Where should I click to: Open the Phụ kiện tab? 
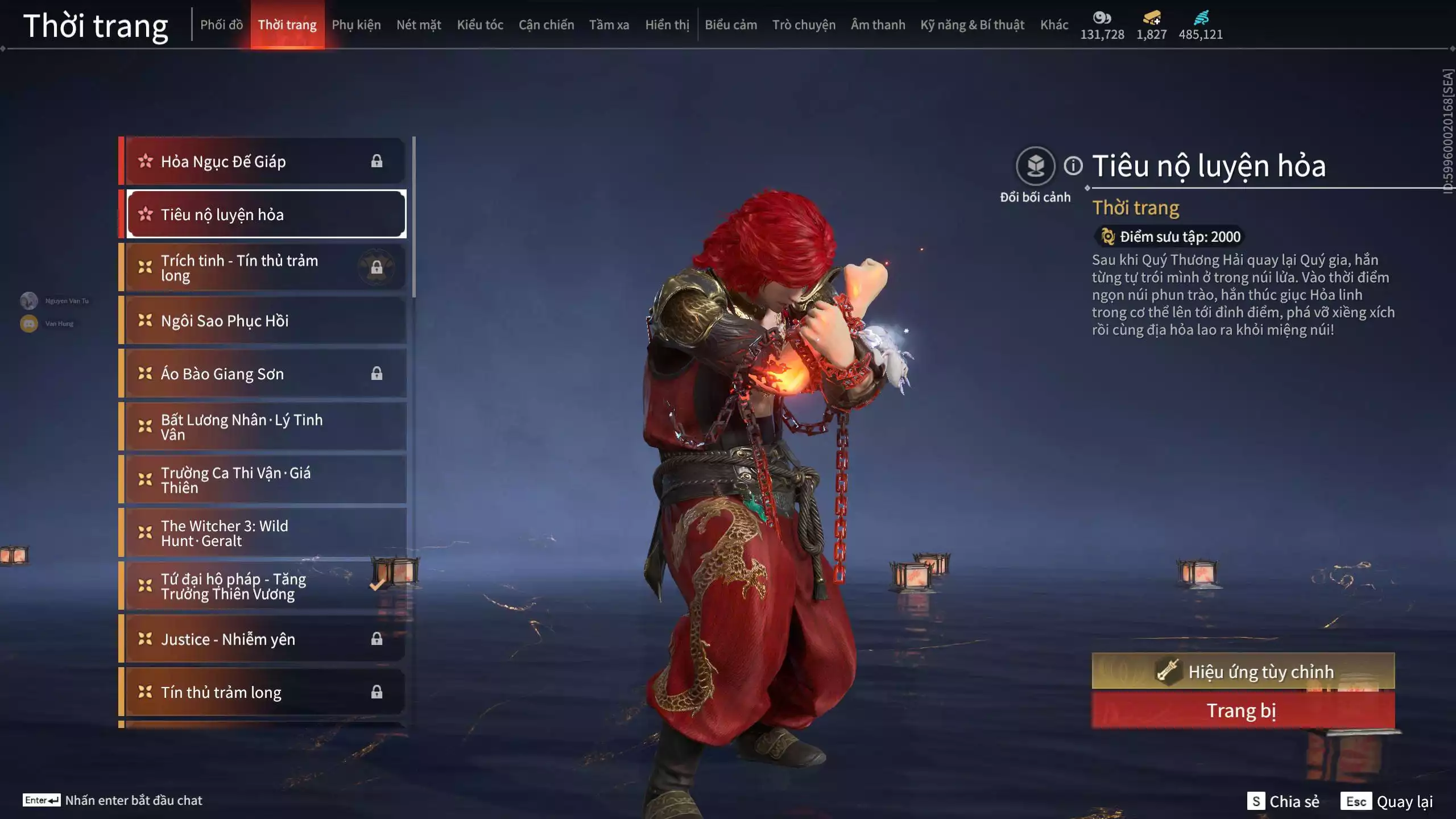point(356,25)
